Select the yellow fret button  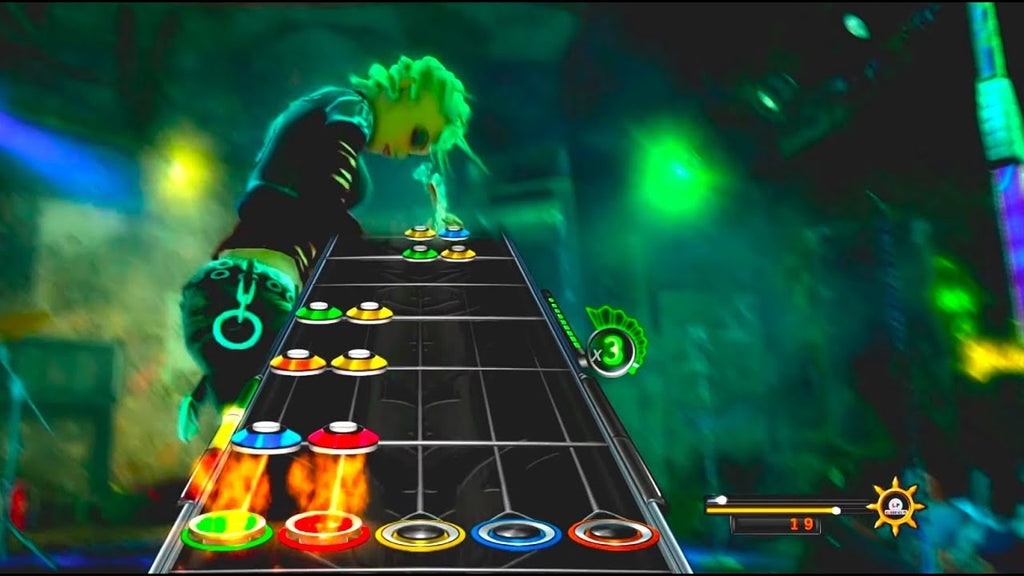click(x=420, y=533)
